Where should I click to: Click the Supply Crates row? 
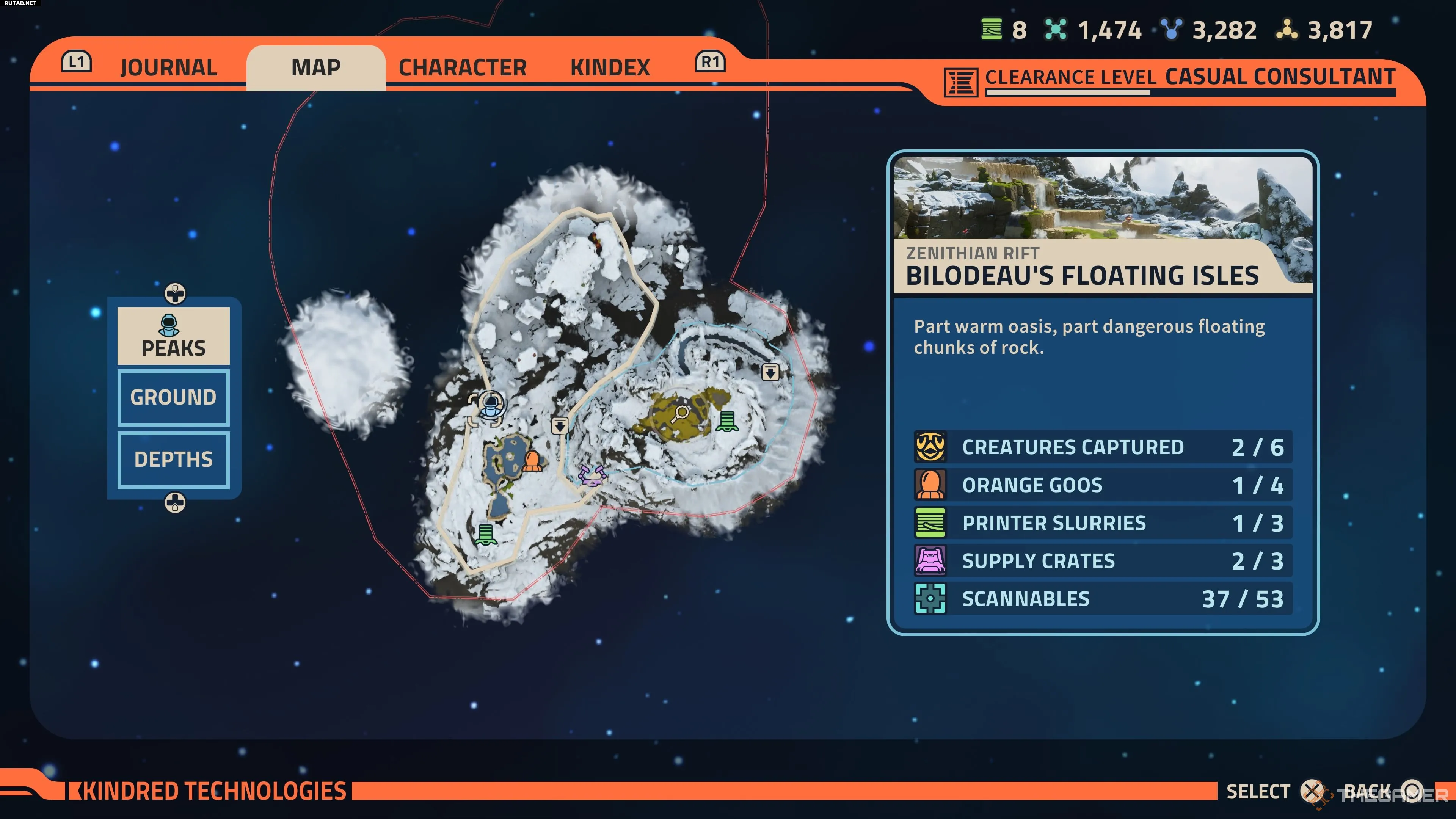click(1102, 561)
